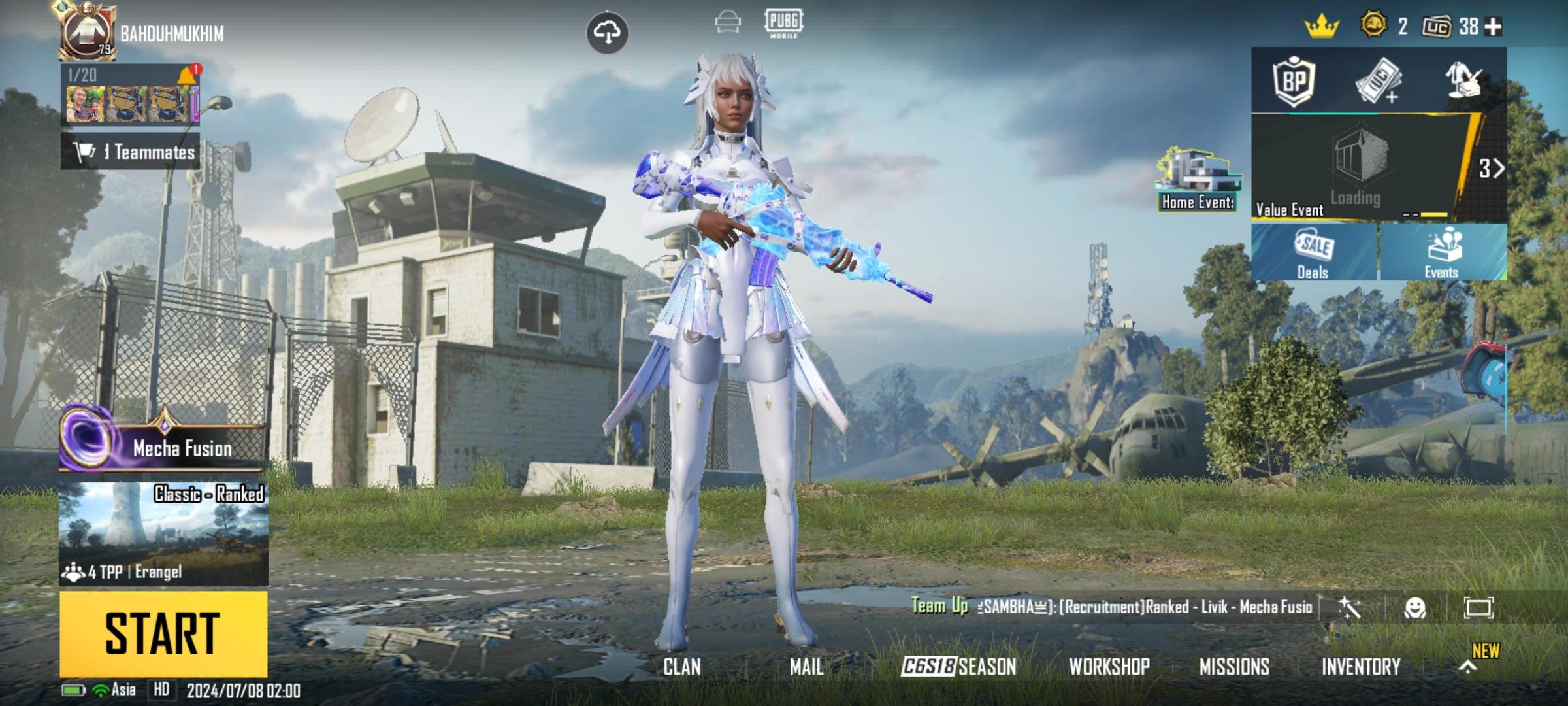The width and height of the screenshot is (1568, 706).
Task: Open BAHDUHMUKHIM's player profile avatar
Action: point(88,33)
